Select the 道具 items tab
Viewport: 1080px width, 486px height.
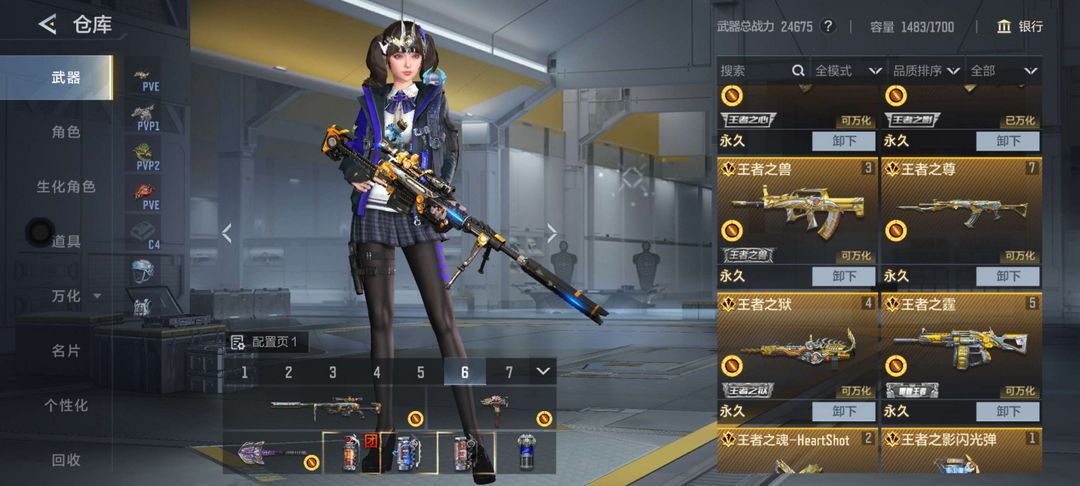(66, 241)
